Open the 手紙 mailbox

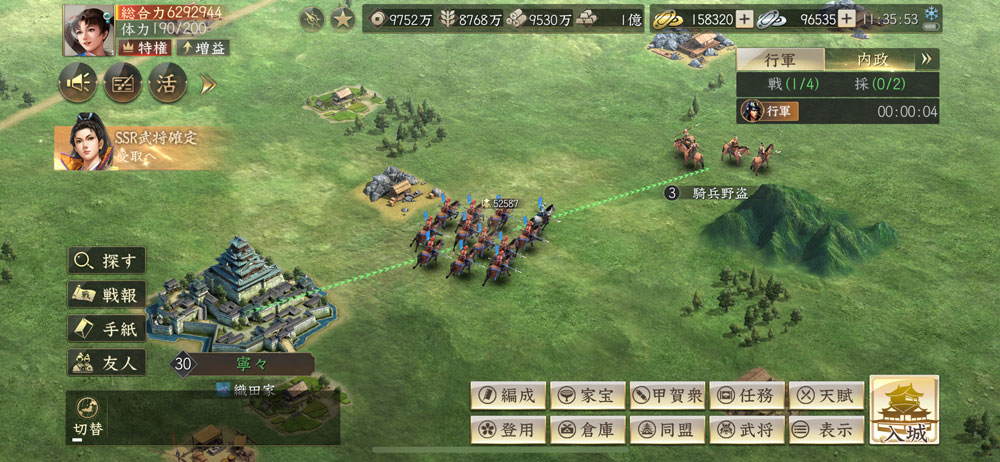point(107,328)
